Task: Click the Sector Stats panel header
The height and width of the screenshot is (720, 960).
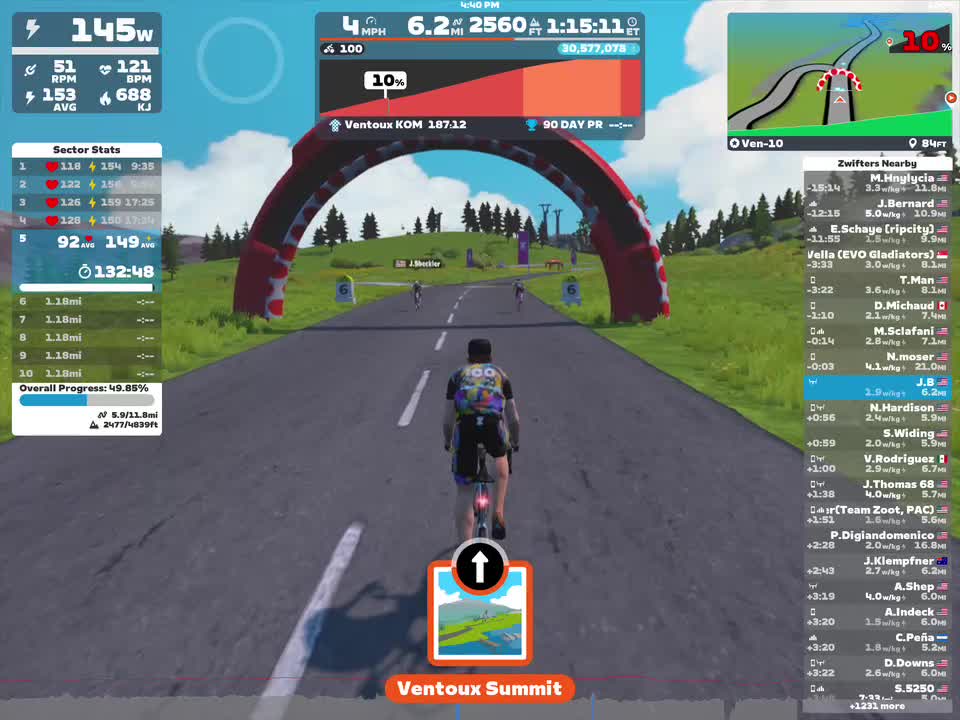Action: point(86,150)
